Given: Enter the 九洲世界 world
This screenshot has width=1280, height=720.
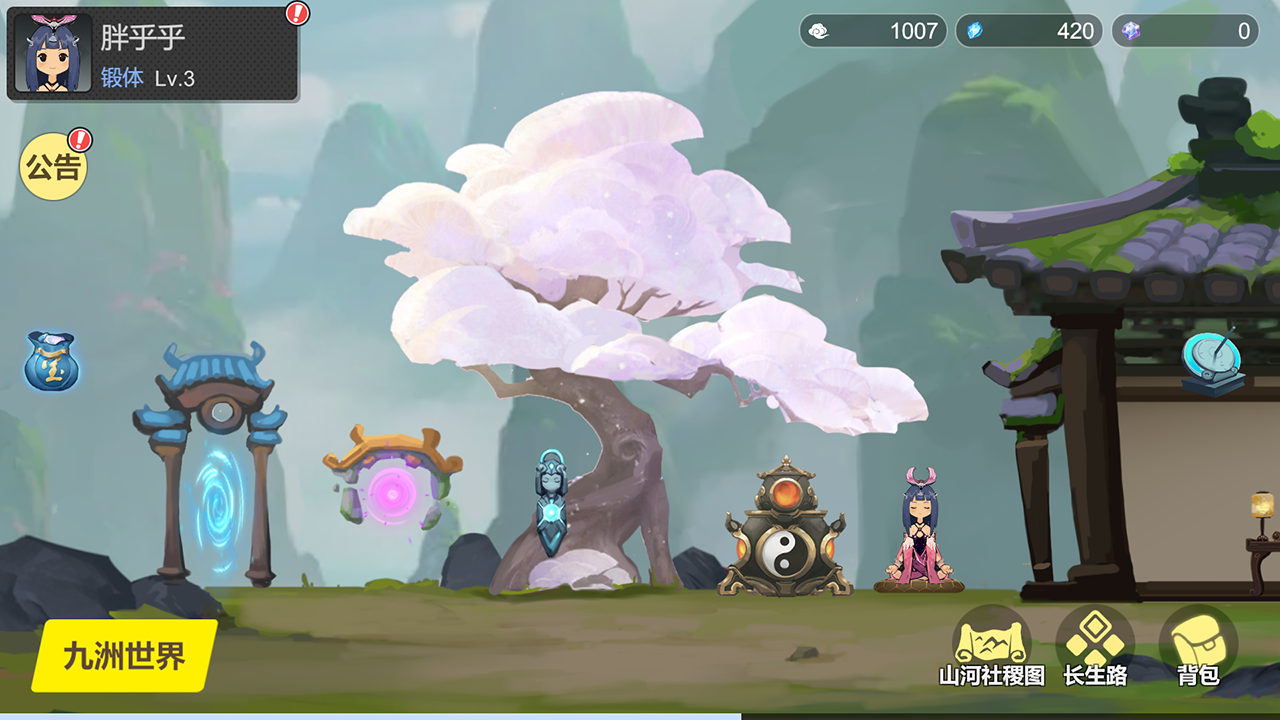Looking at the screenshot, I should pyautogui.click(x=125, y=656).
